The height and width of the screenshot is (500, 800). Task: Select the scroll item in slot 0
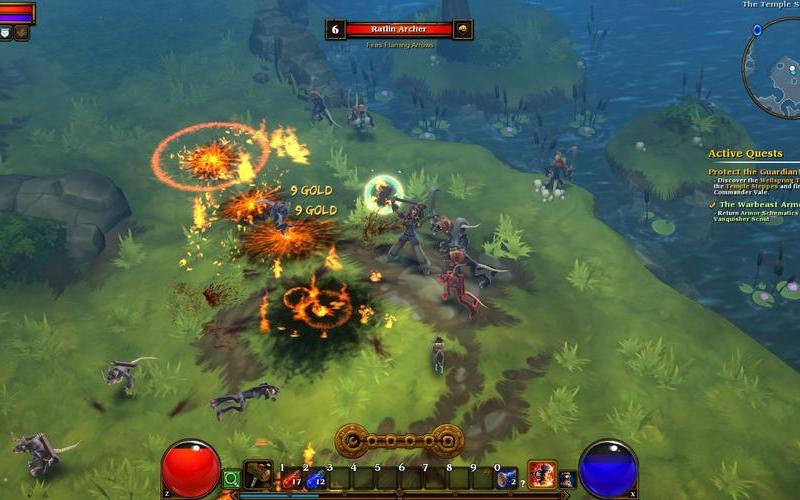tap(507, 479)
